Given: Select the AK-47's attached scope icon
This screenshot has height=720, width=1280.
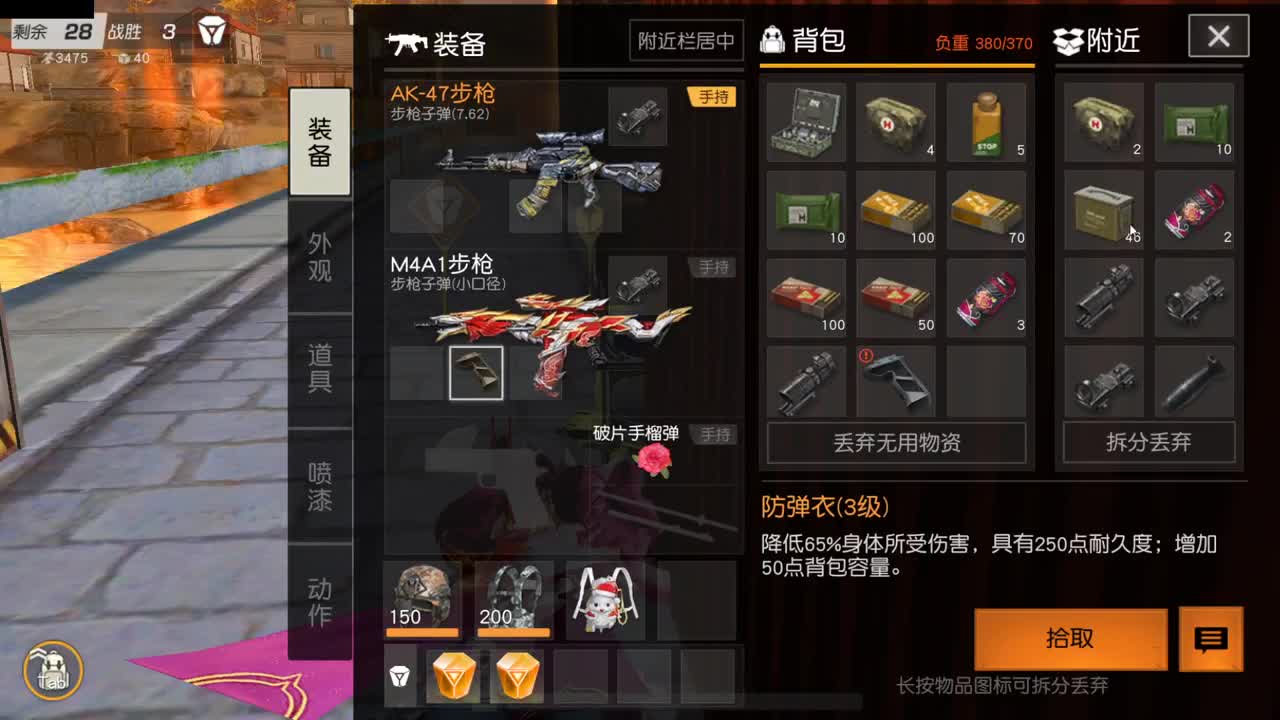Looking at the screenshot, I should pyautogui.click(x=640, y=116).
